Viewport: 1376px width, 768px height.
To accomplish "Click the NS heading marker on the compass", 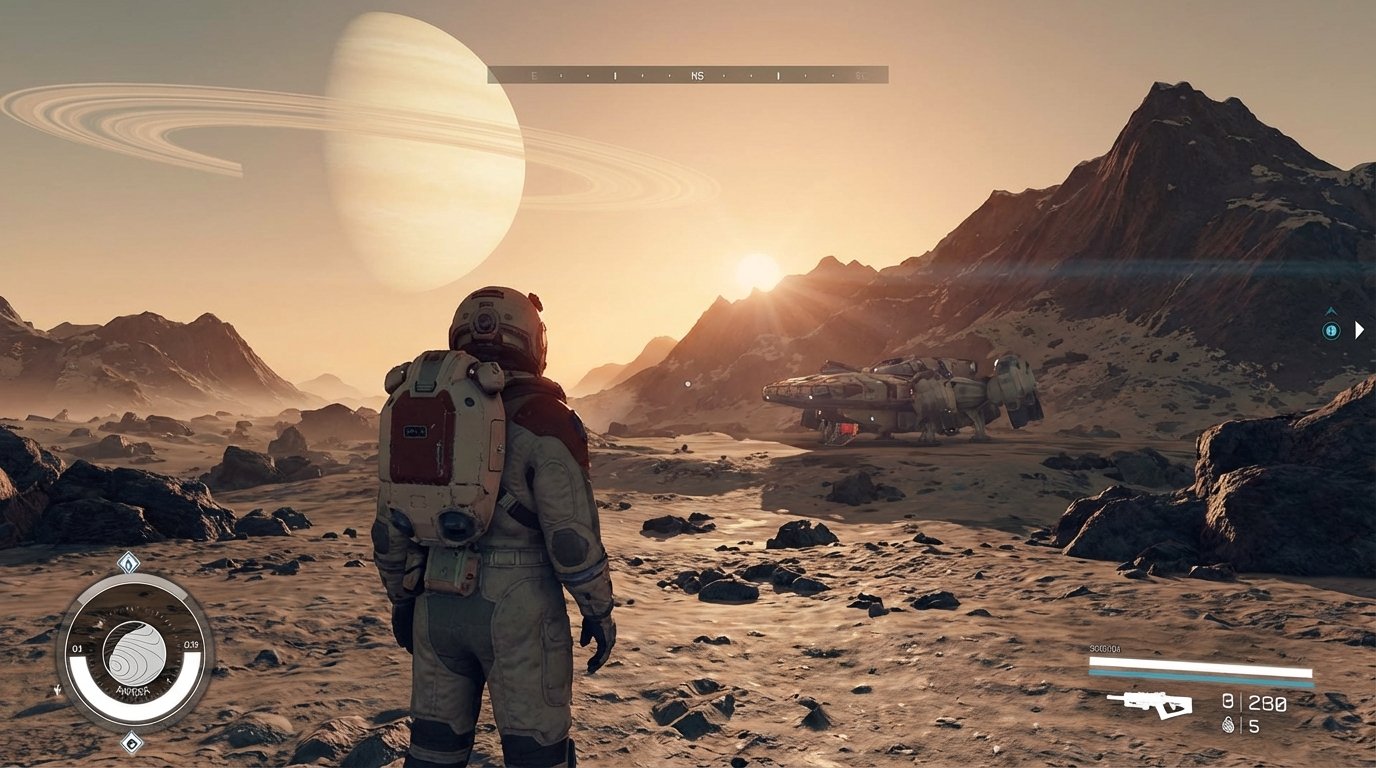I will (x=698, y=73).
